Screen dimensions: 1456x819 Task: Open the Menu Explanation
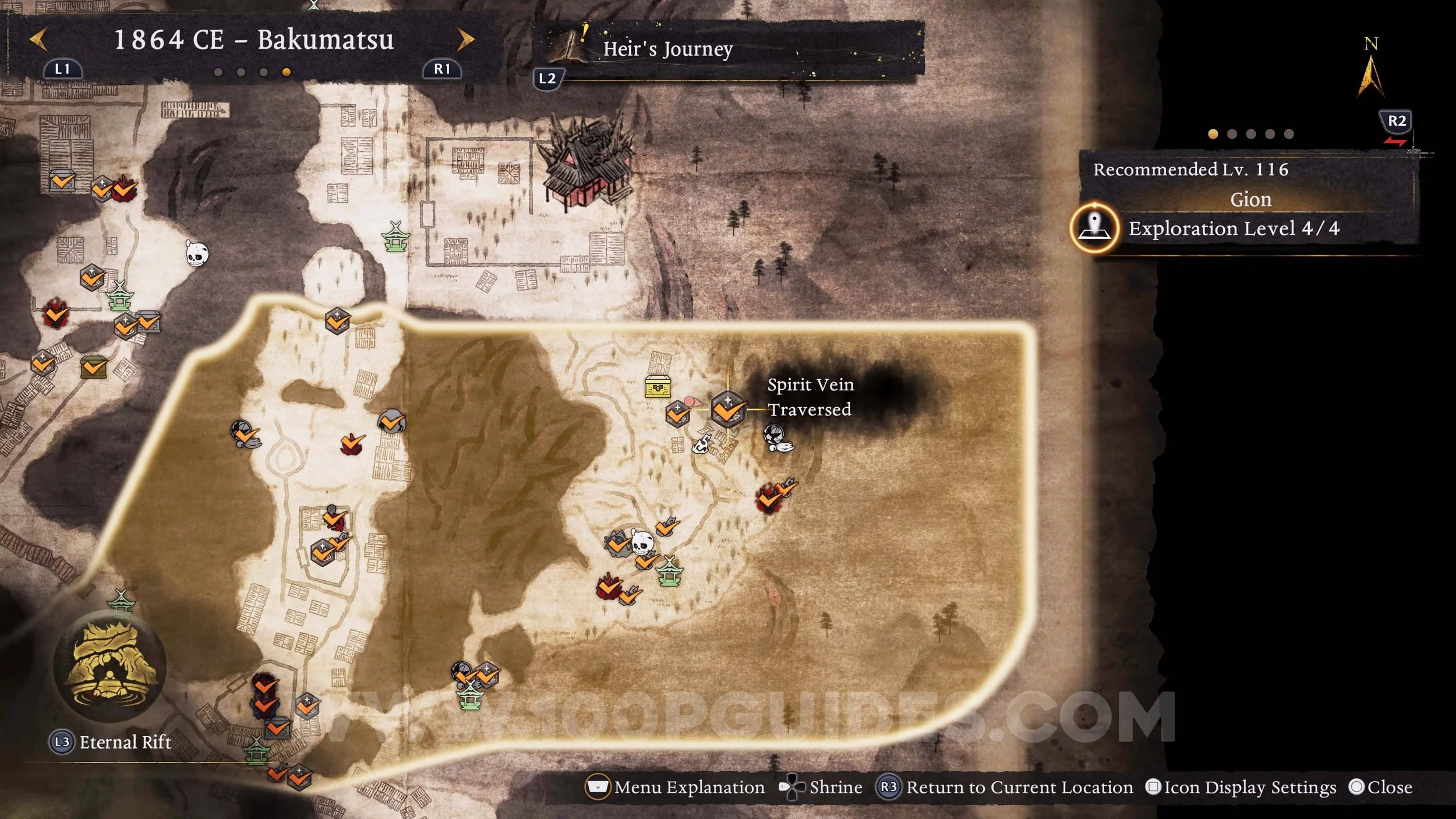[676, 787]
